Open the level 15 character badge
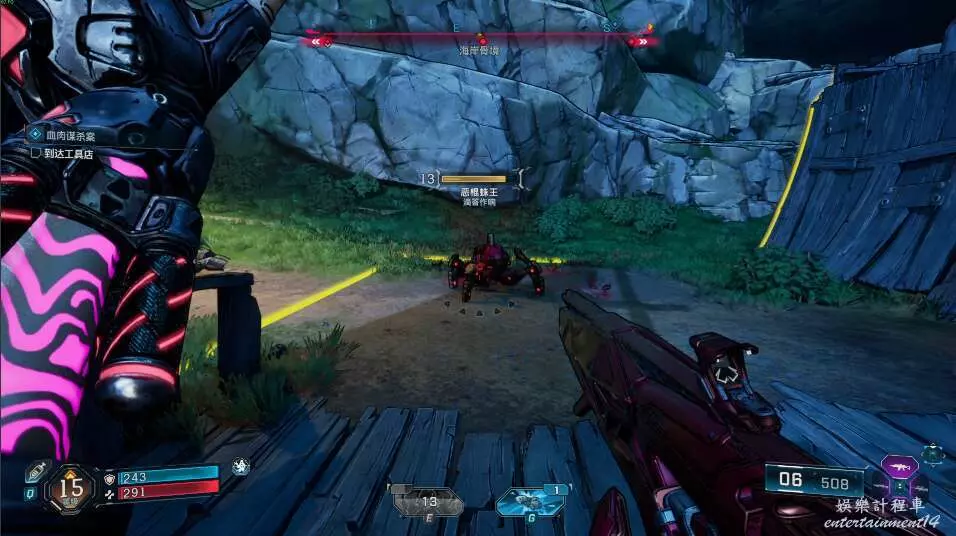Viewport: 956px width, 536px height. coord(70,487)
